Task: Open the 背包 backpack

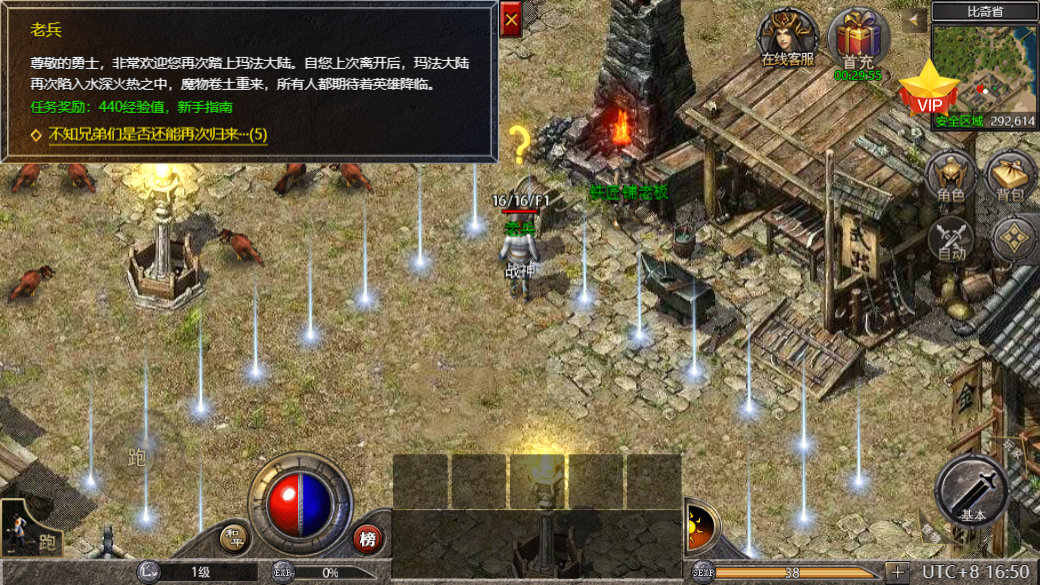Action: pos(1011,178)
